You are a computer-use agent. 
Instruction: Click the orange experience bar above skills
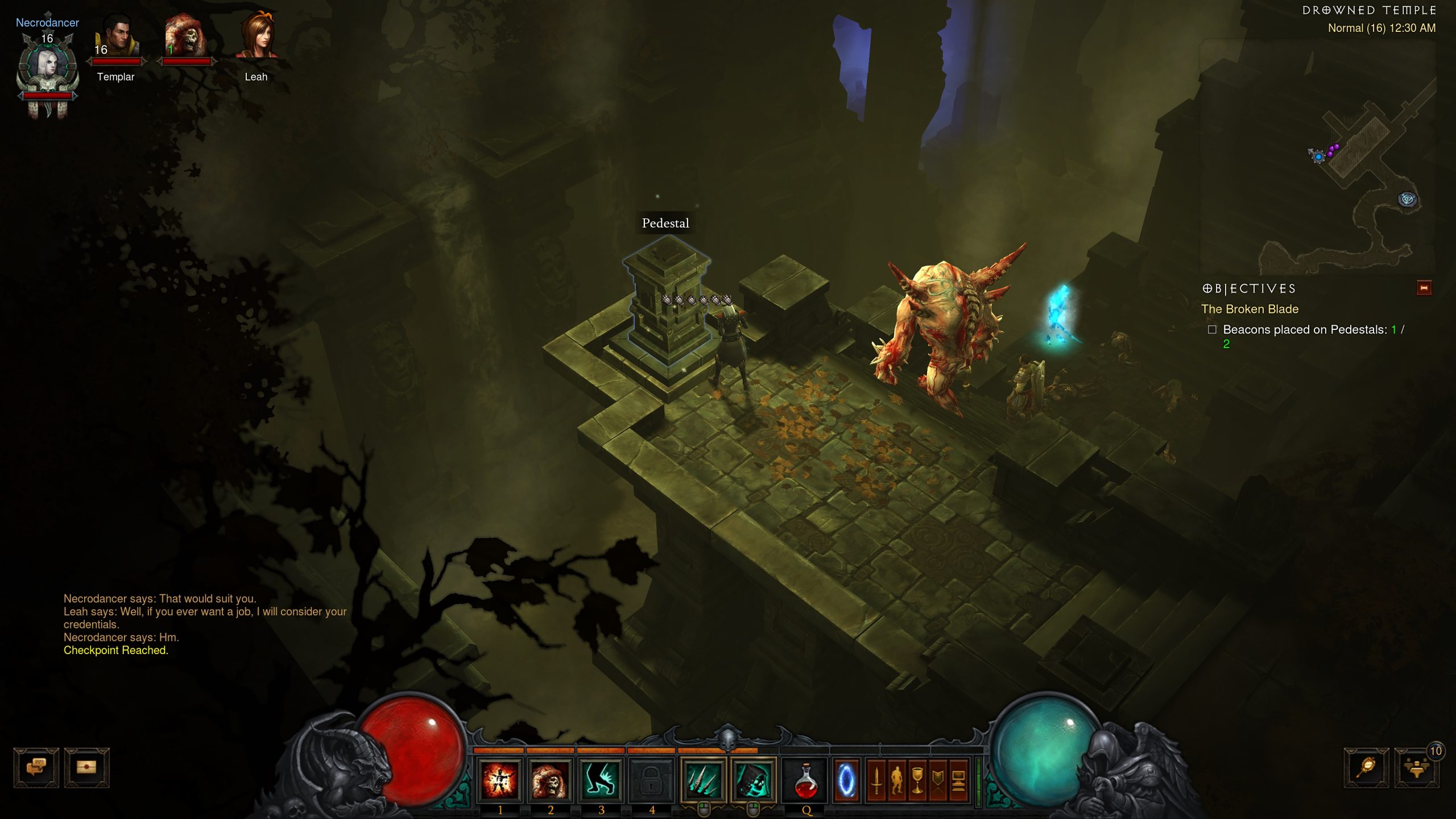pyautogui.click(x=626, y=751)
